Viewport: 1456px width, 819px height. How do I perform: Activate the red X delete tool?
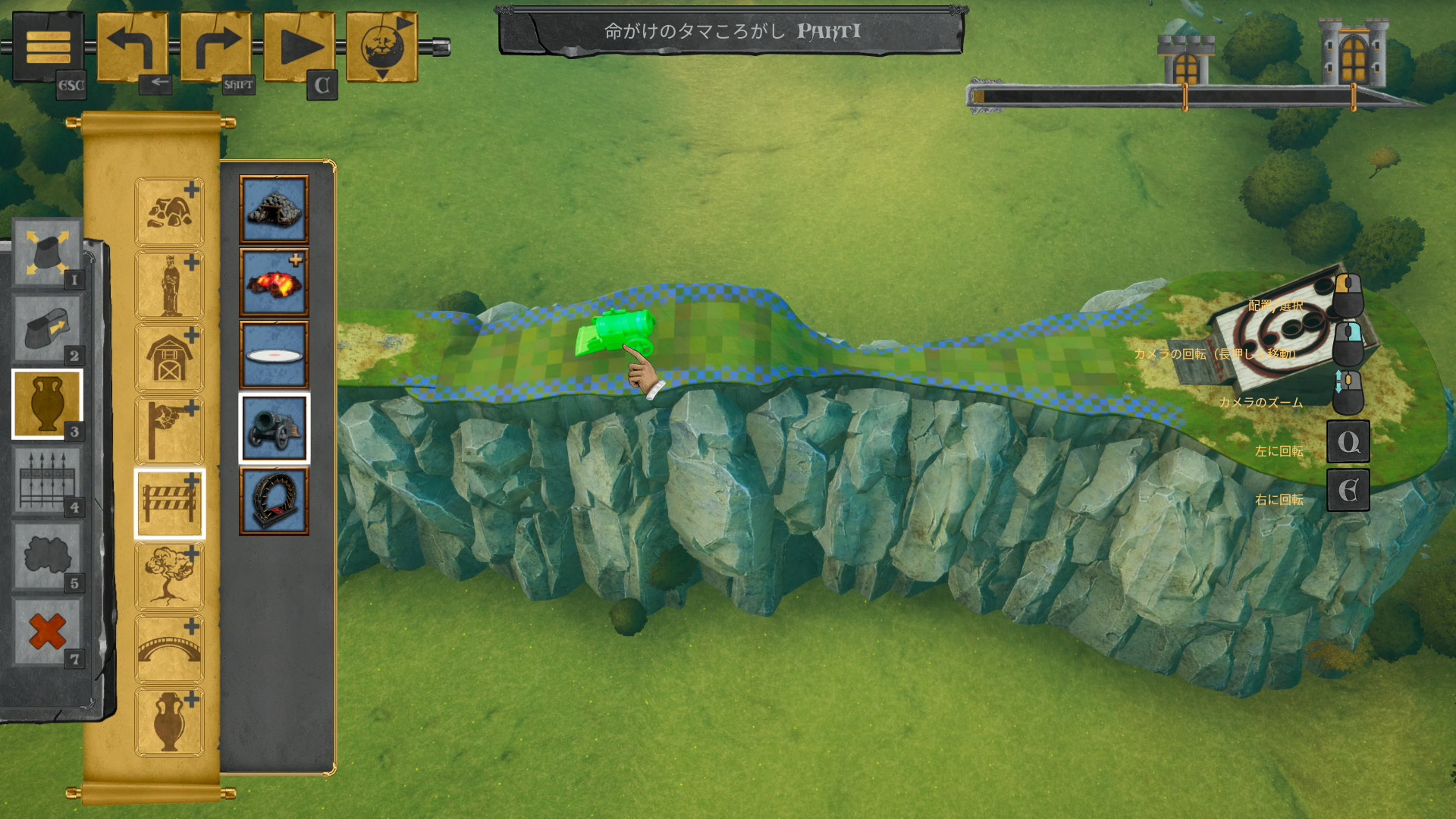47,632
